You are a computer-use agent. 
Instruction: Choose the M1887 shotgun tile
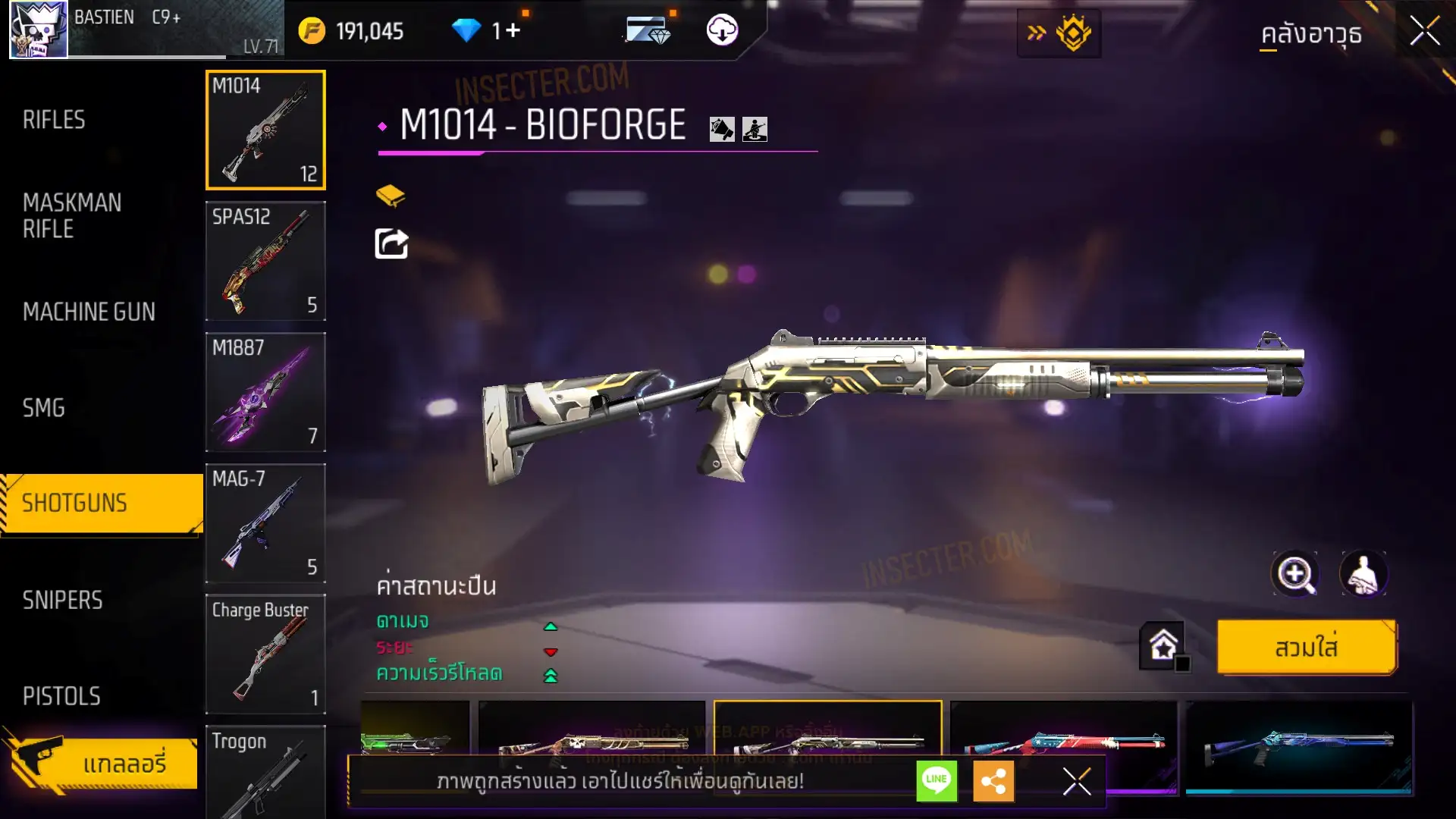pos(265,392)
